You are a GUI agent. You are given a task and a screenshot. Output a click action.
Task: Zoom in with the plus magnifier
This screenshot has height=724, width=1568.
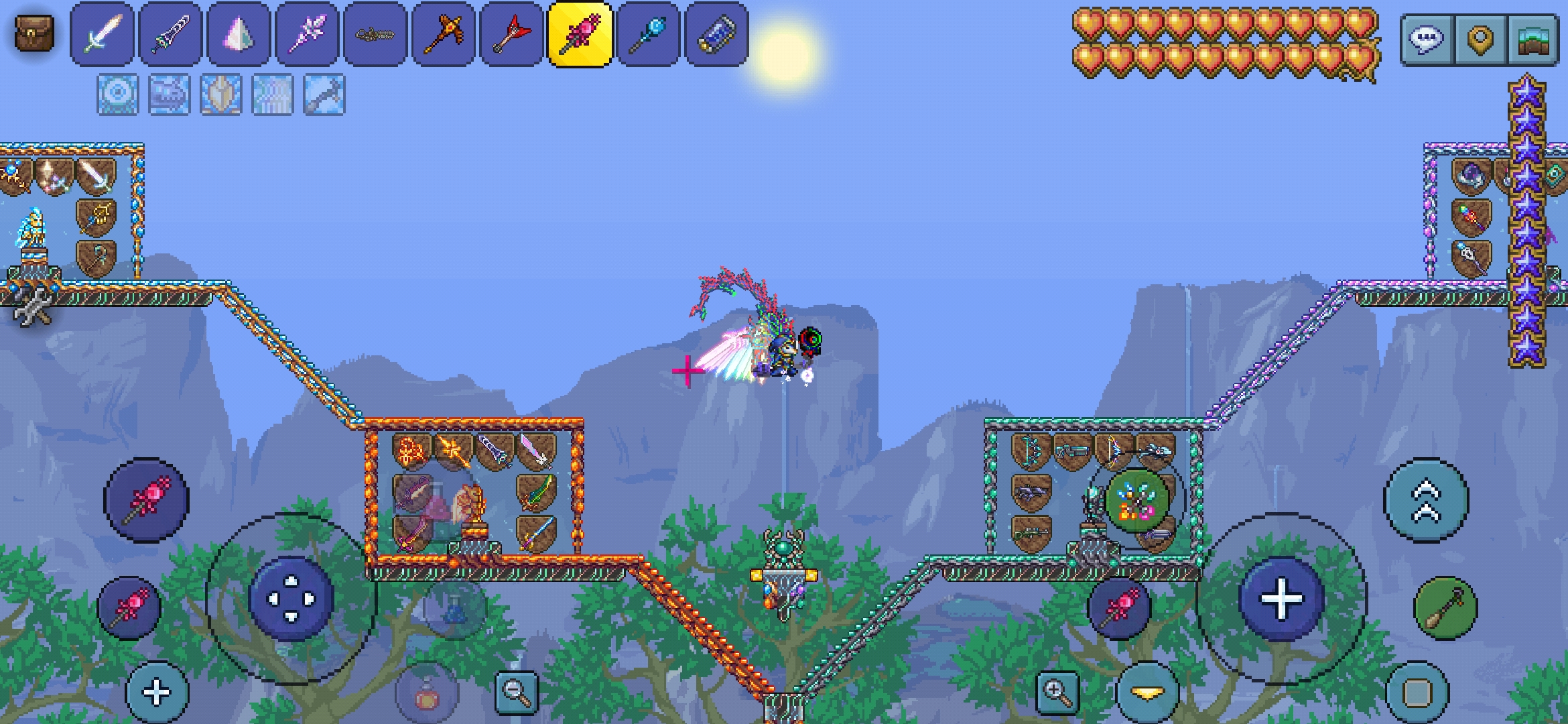pyautogui.click(x=1057, y=692)
